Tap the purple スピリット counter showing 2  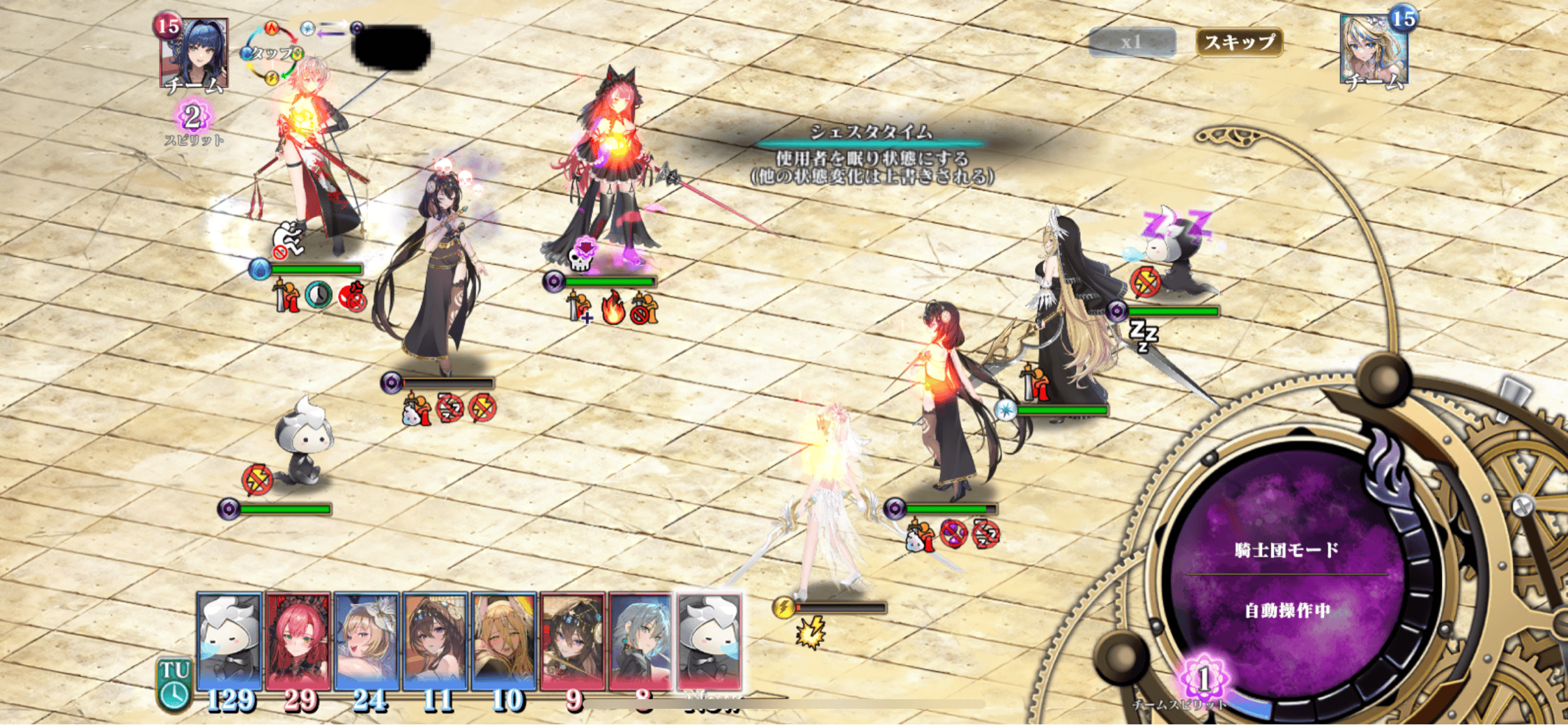coord(193,116)
